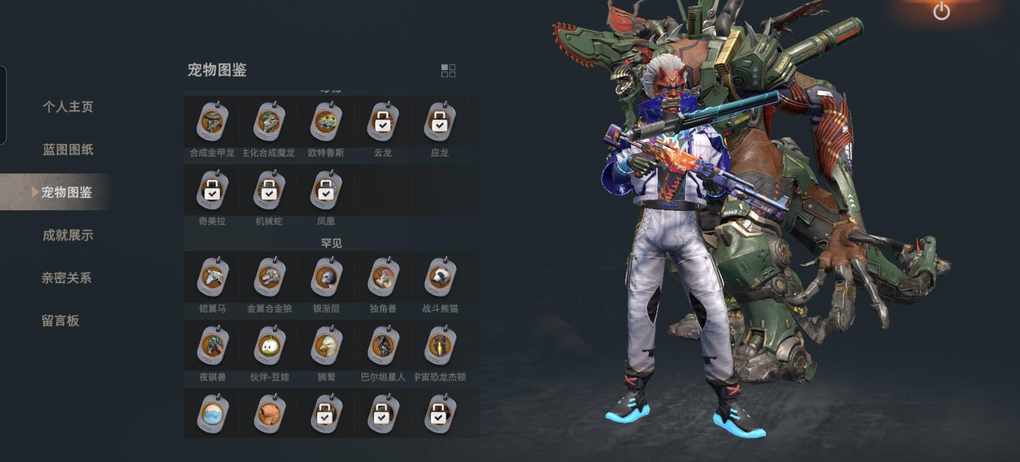Select the 宠物图鉴 sidebar tab
The image size is (1020, 462).
(67, 192)
